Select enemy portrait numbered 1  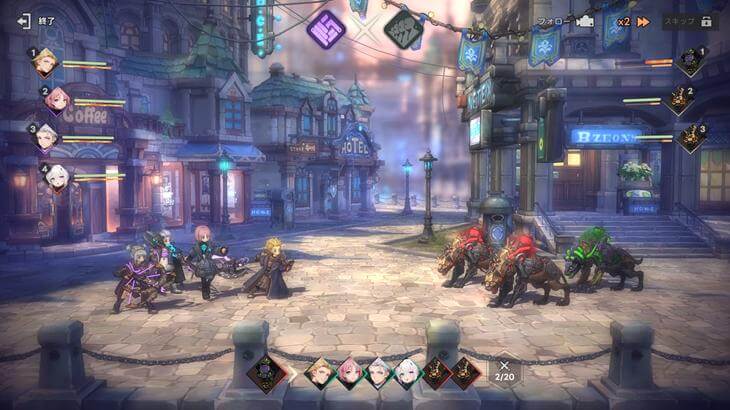click(x=689, y=61)
